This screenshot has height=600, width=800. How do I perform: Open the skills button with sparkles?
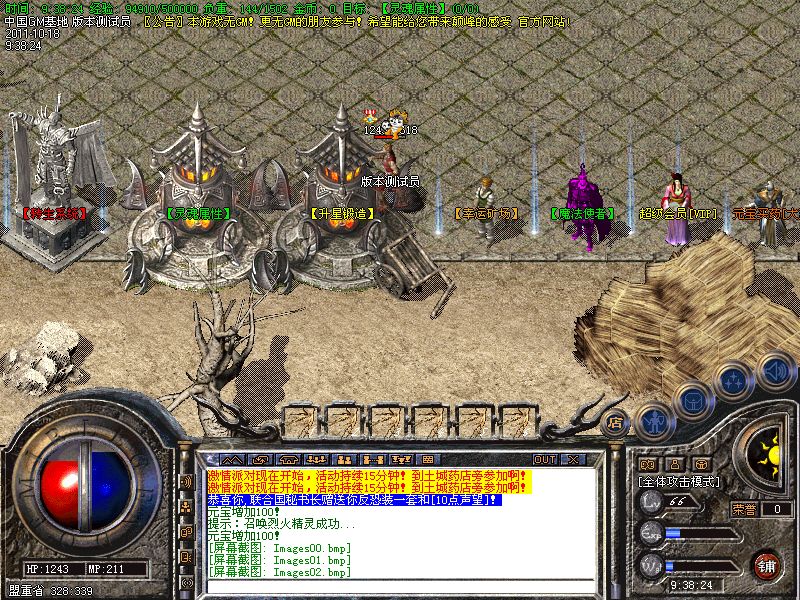click(734, 381)
